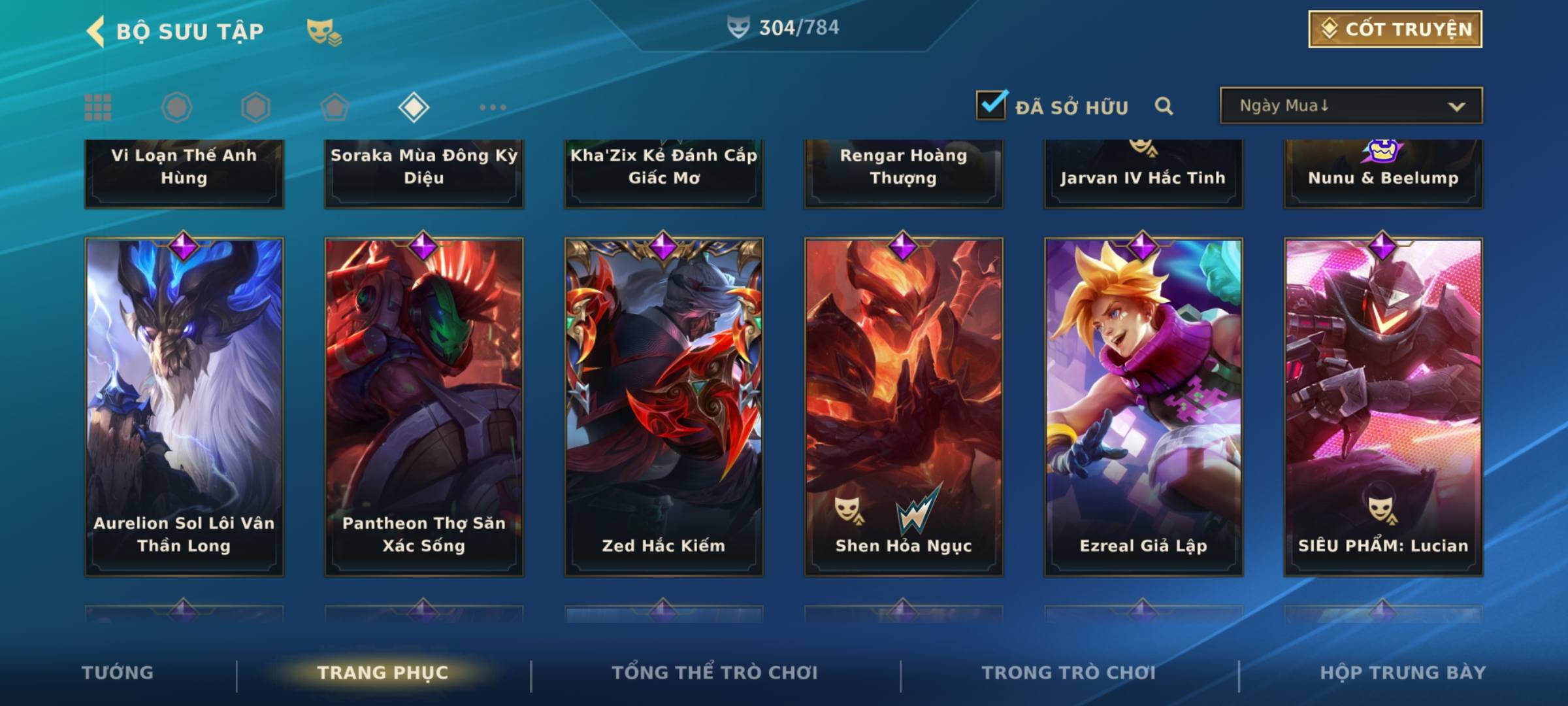This screenshot has height=706, width=1568.
Task: Go to the Hộp Trưng Bày tab
Action: pyautogui.click(x=1403, y=673)
